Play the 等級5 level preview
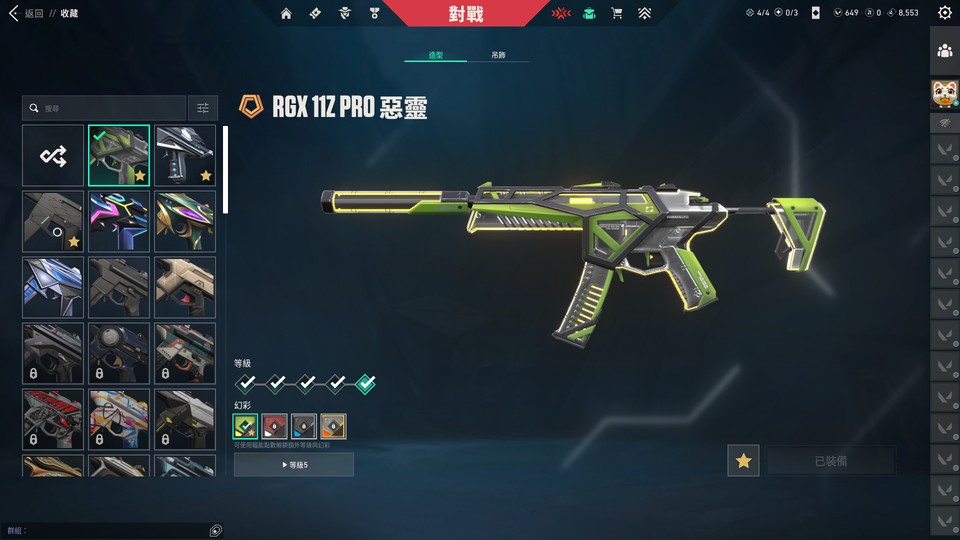The height and width of the screenshot is (540, 960). (294, 464)
